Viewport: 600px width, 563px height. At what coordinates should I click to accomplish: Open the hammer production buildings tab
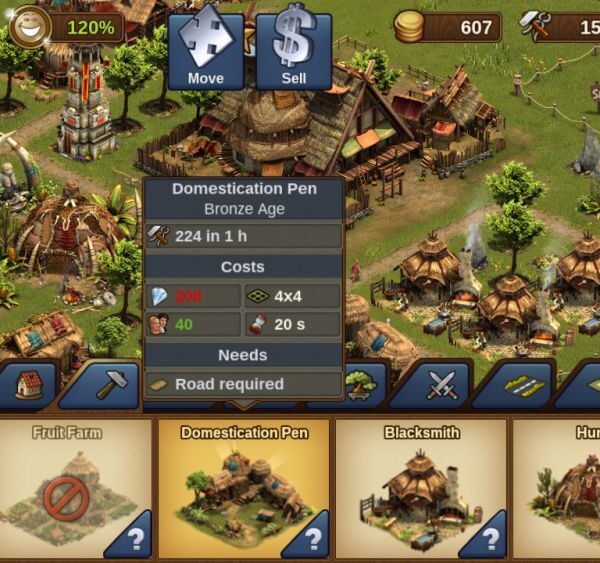tap(106, 387)
